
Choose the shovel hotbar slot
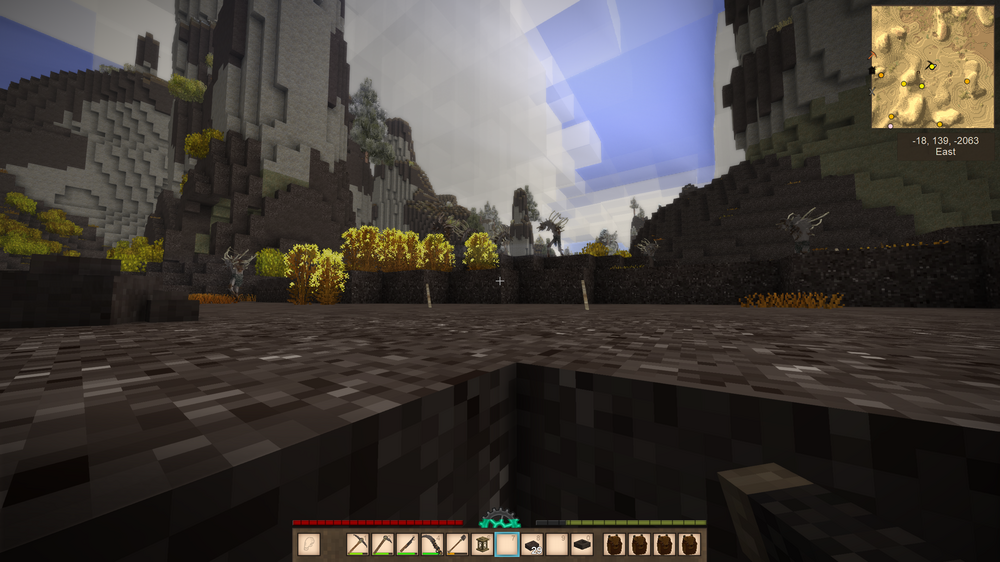(458, 545)
